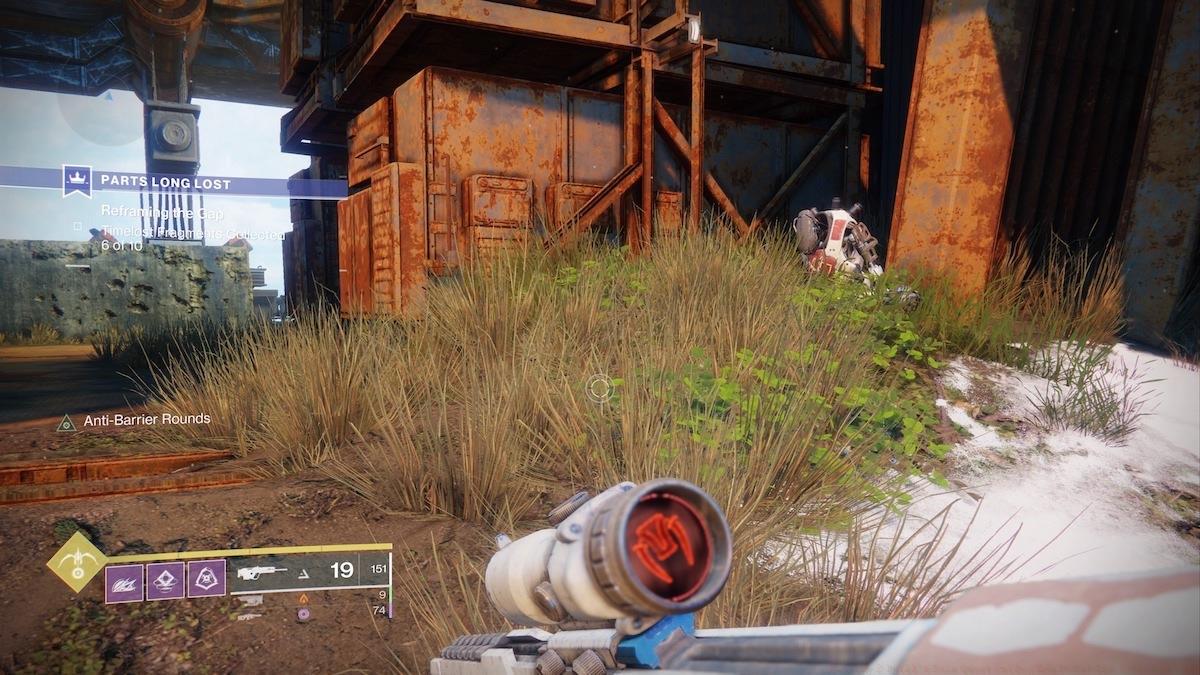Select the Anti-Barrier Rounds perk indicator

[132, 419]
